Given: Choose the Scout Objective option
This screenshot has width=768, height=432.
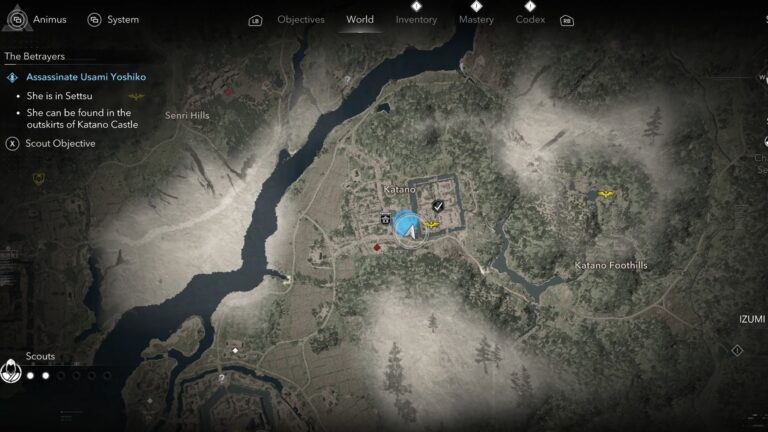Looking at the screenshot, I should click(x=60, y=144).
